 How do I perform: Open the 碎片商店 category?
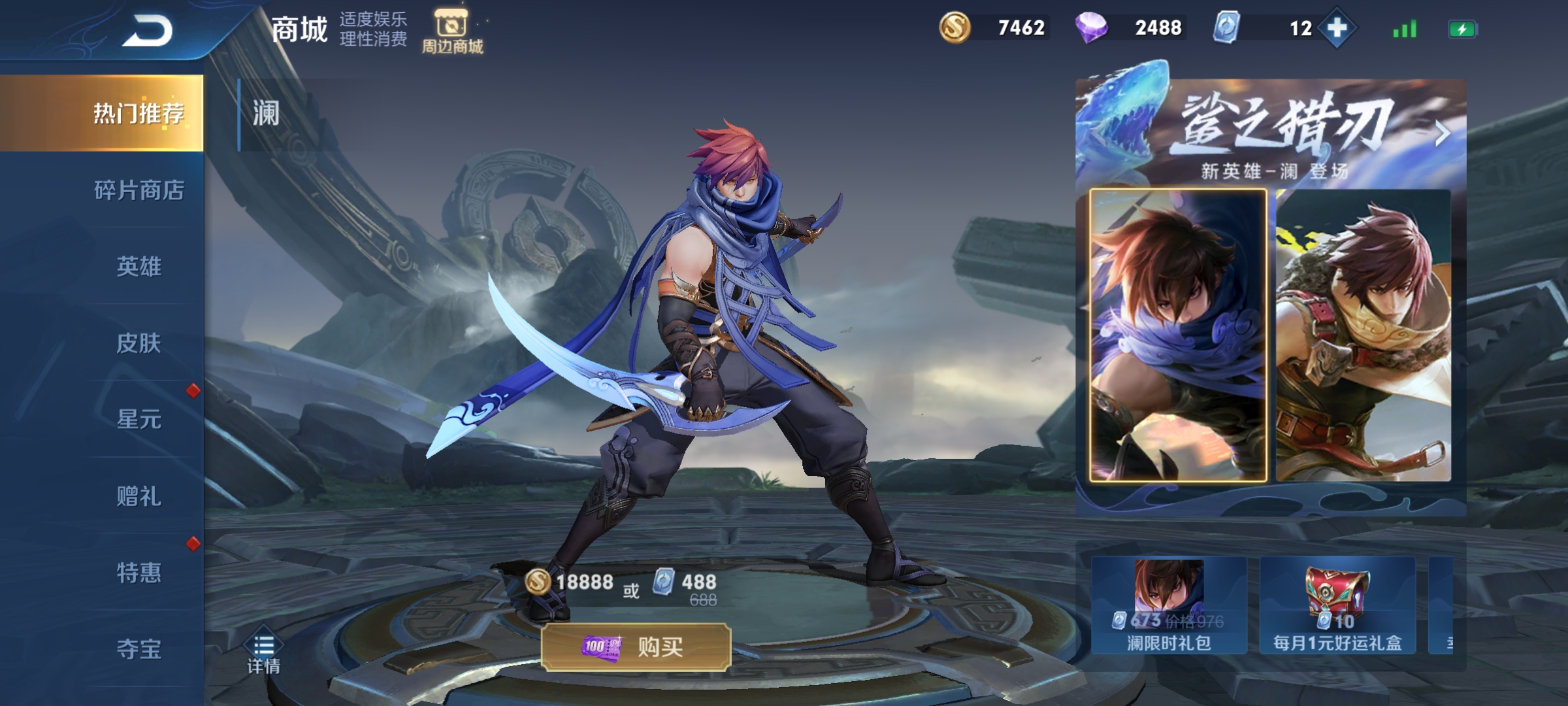(x=139, y=190)
